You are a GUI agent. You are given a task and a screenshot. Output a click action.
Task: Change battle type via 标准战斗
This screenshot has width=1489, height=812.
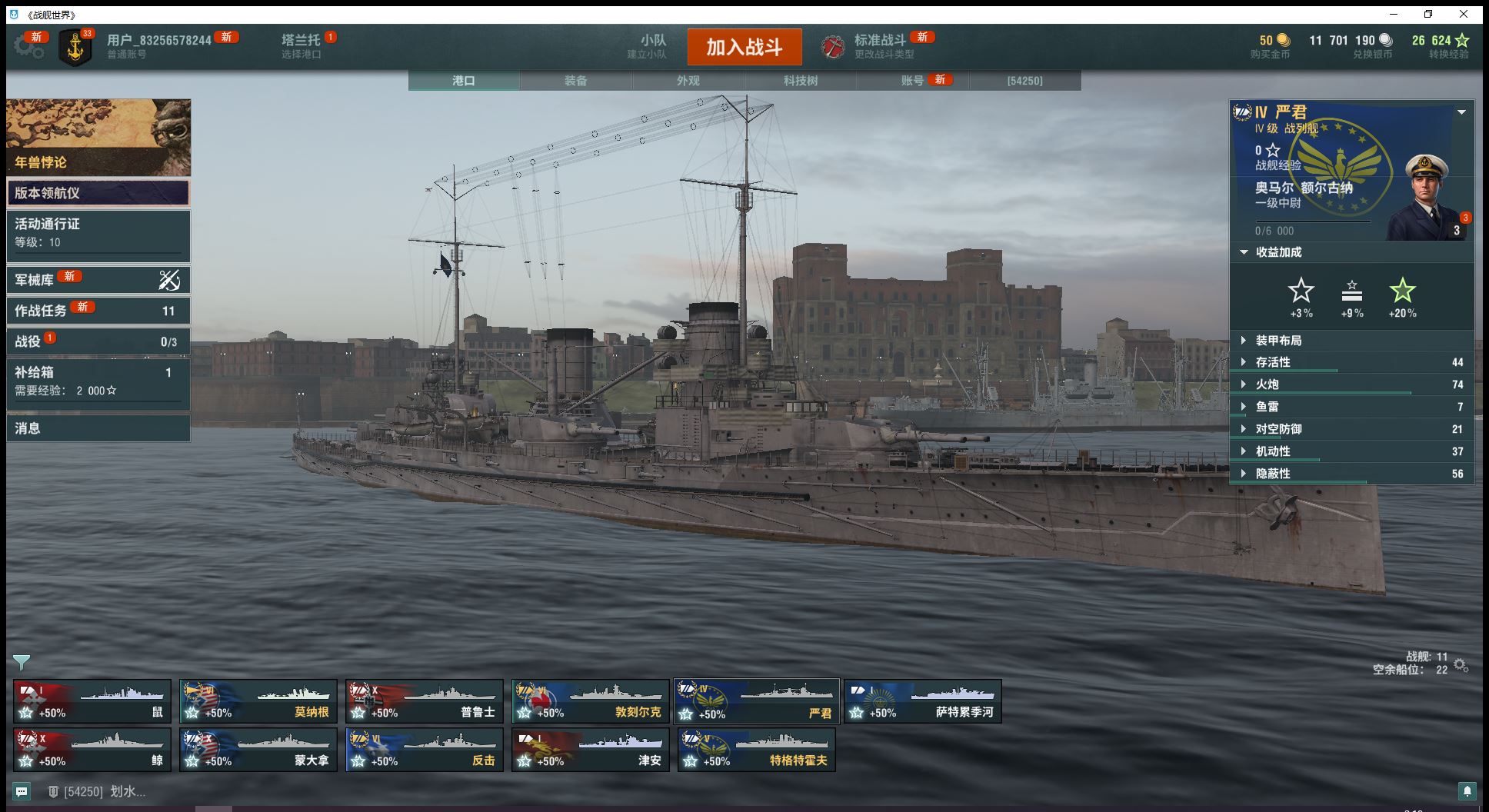click(879, 46)
